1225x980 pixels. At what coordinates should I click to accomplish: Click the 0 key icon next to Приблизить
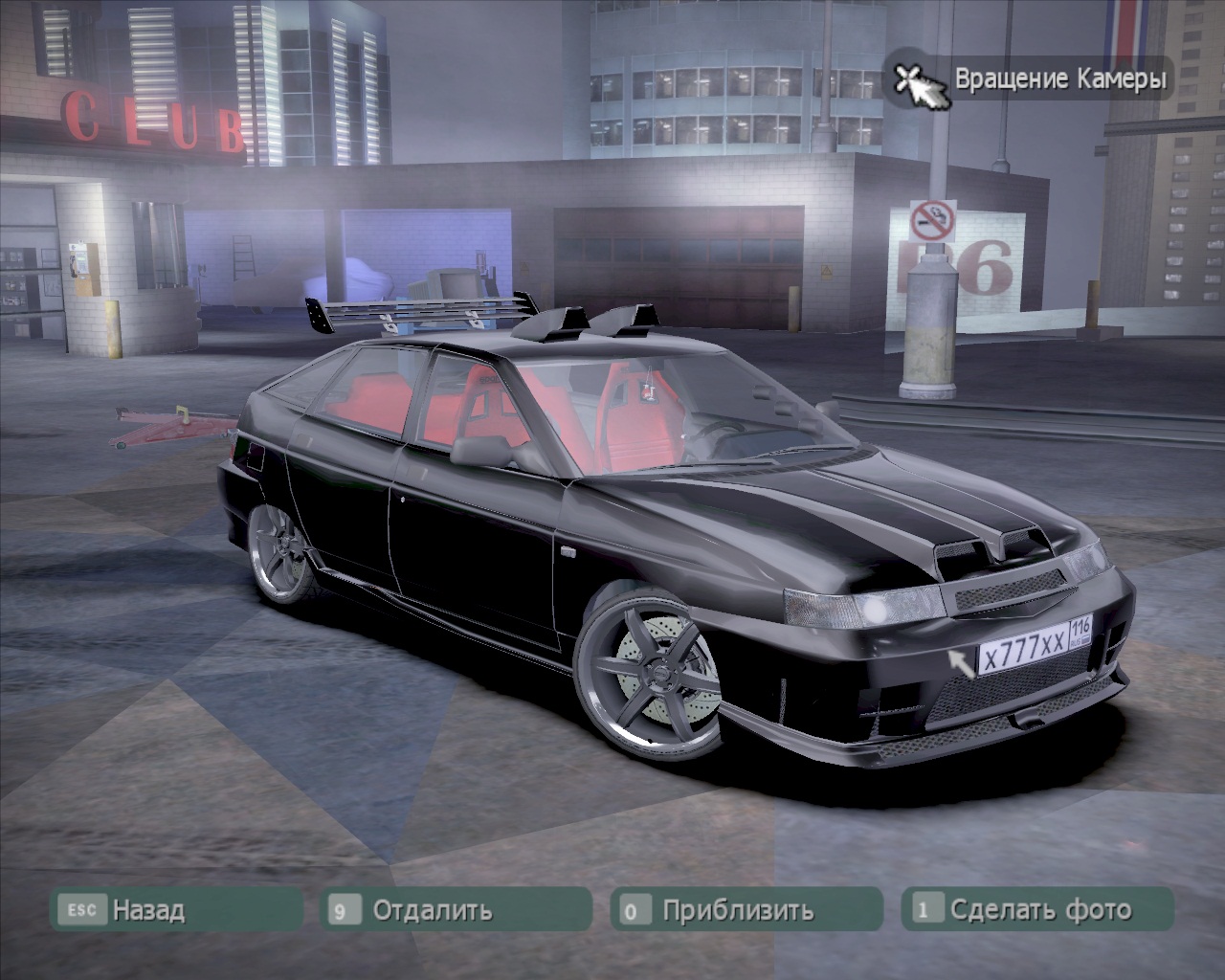point(630,910)
